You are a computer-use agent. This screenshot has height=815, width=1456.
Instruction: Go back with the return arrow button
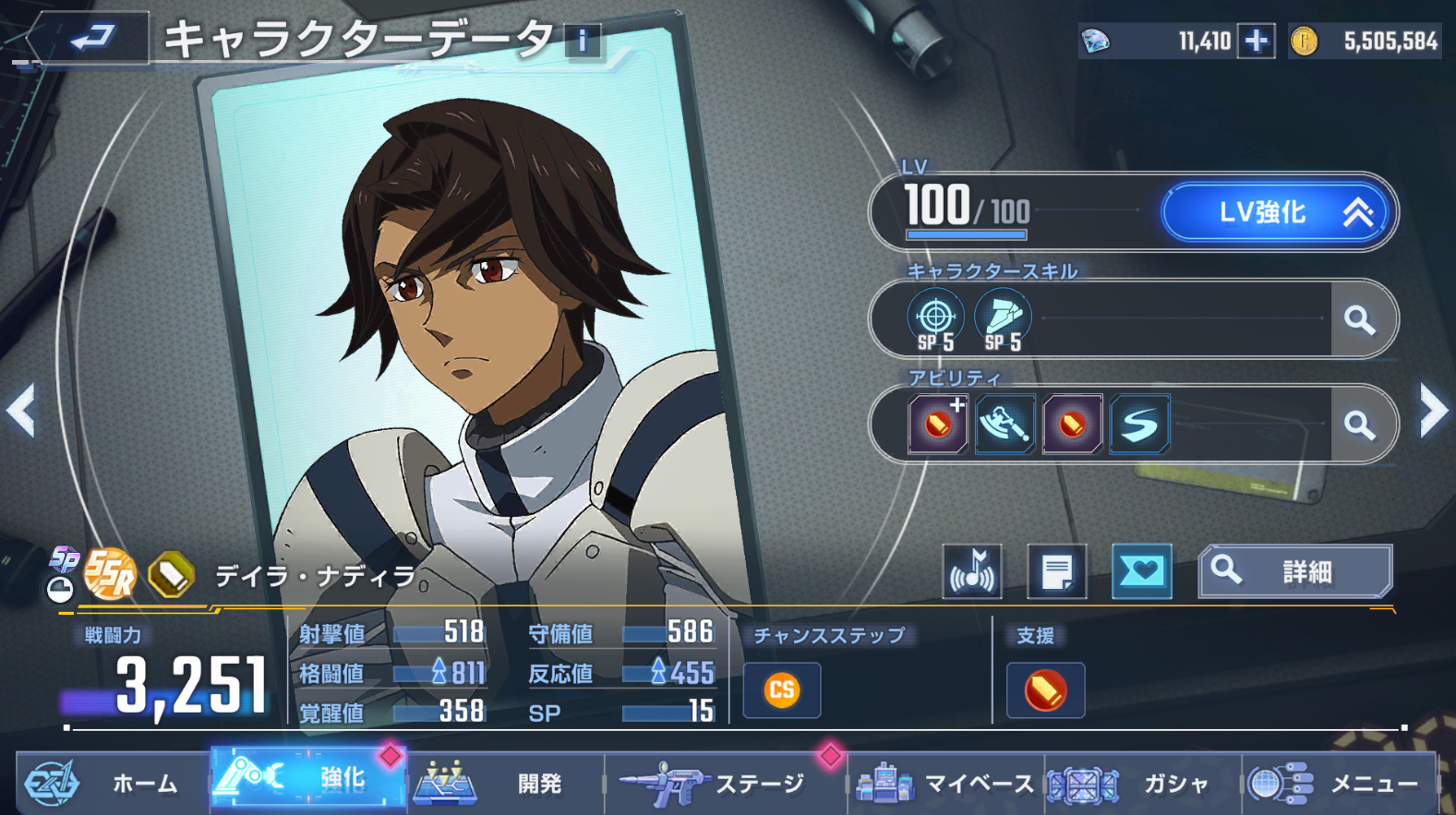pos(90,39)
